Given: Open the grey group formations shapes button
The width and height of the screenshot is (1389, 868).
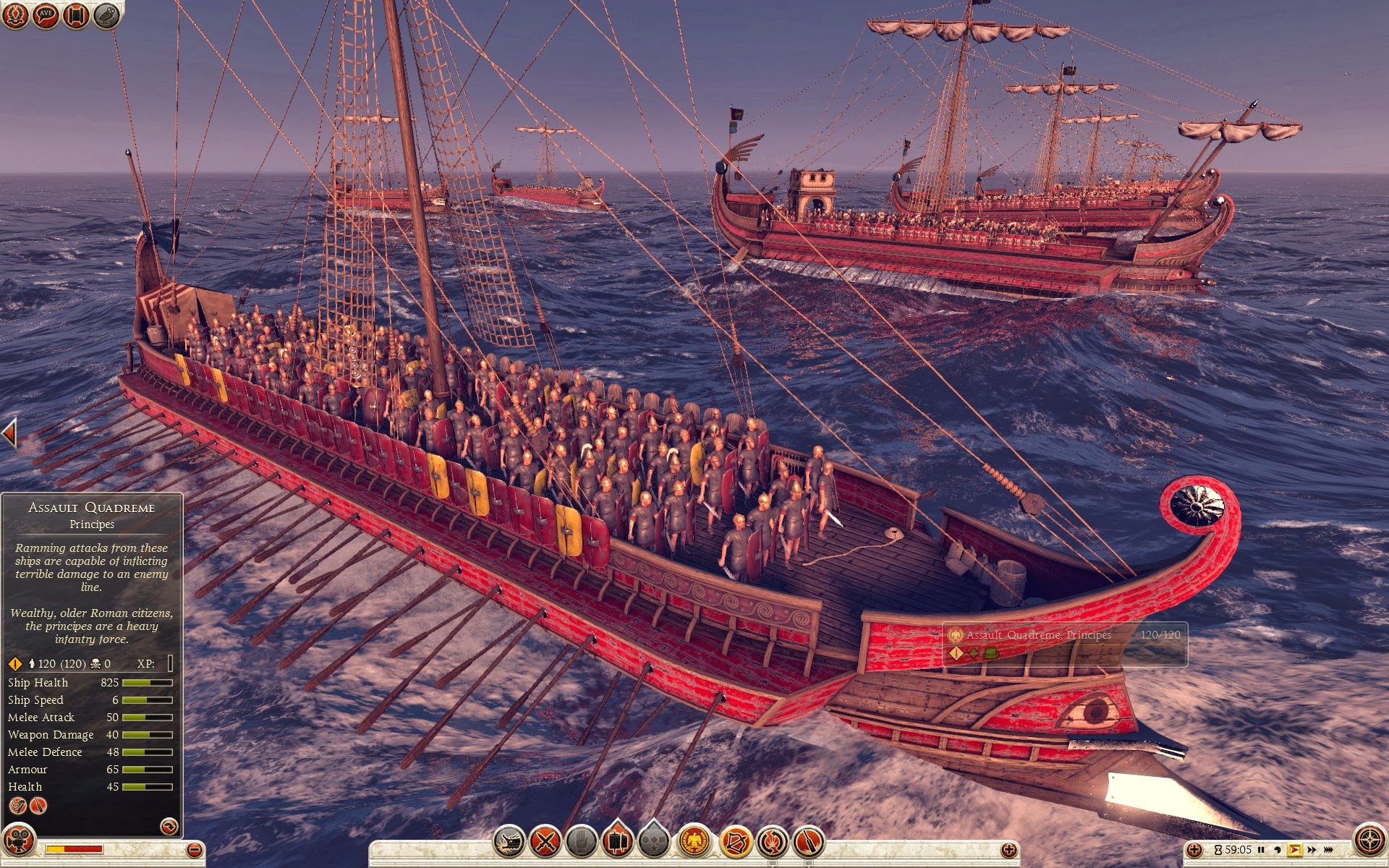Looking at the screenshot, I should pyautogui.click(x=653, y=841).
